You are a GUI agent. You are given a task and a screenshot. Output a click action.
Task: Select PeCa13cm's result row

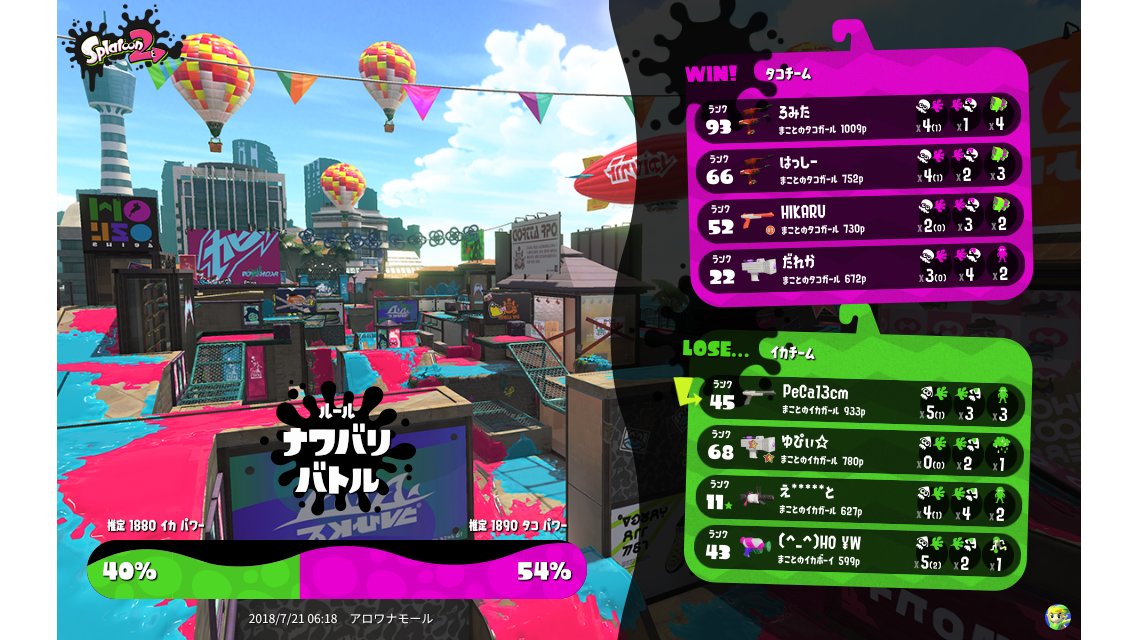860,400
